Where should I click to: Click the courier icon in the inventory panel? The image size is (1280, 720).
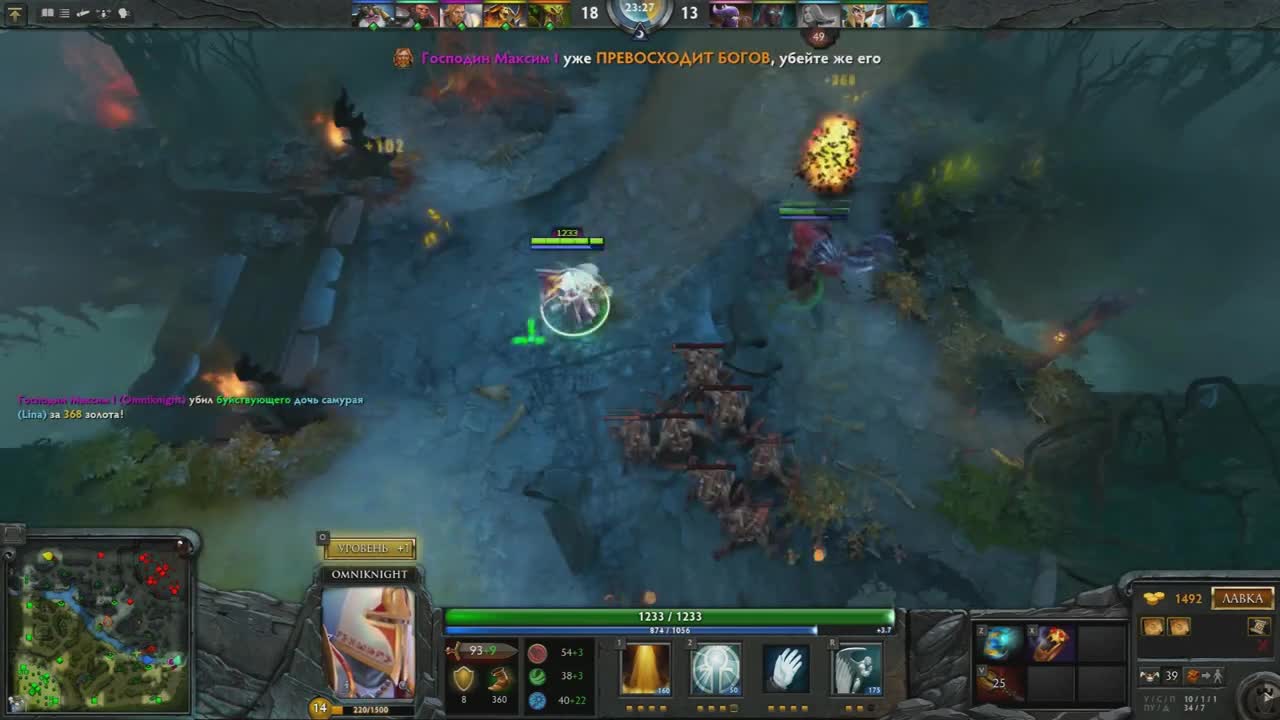coord(1150,676)
